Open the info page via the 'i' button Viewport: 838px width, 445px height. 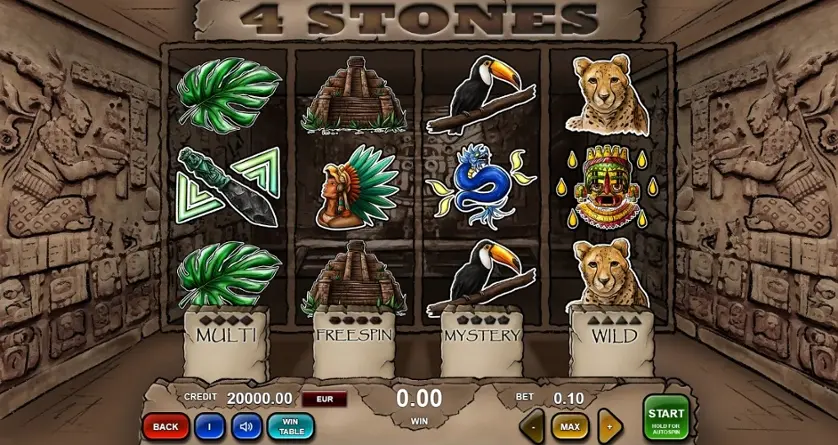208,427
